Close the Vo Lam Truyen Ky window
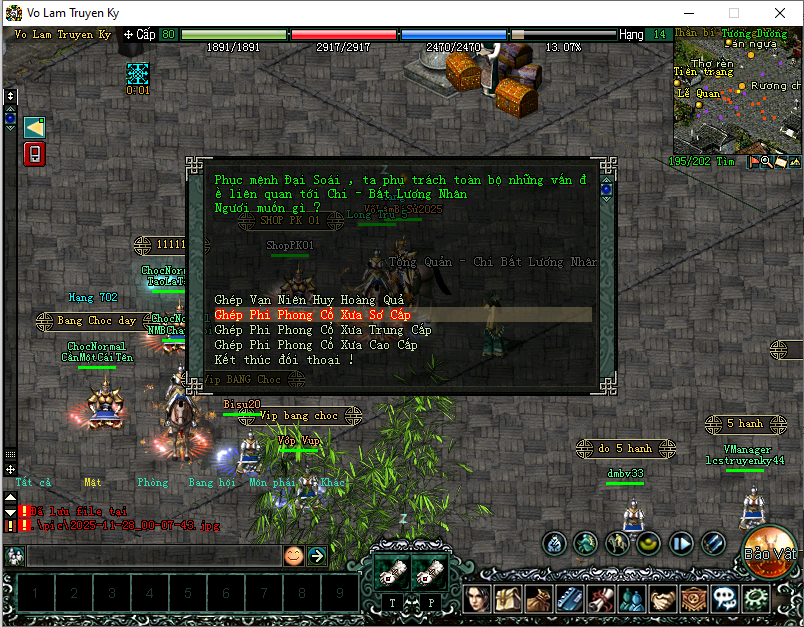This screenshot has width=804, height=627. (x=779, y=13)
